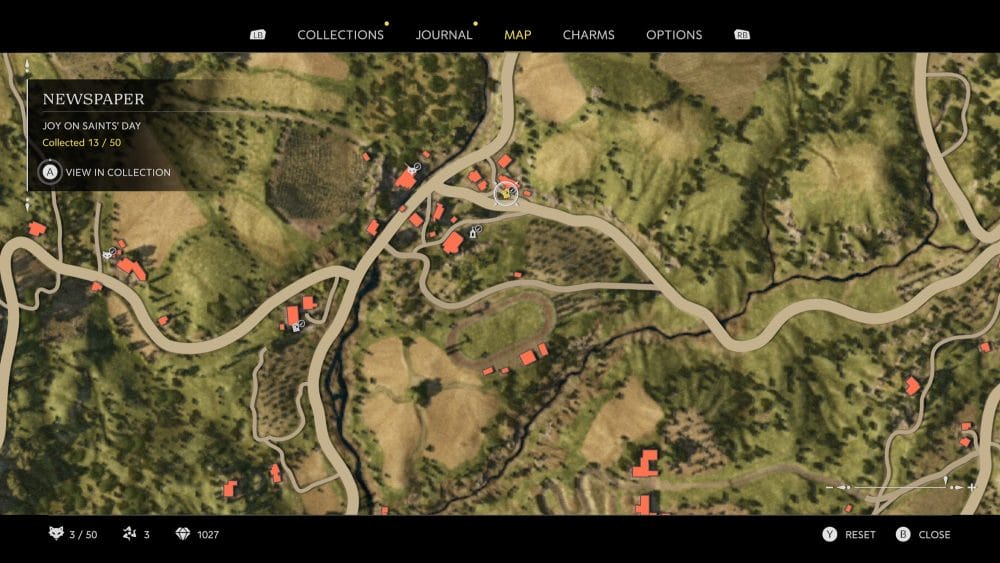Select the highlighted yellow newspaper map marker
This screenshot has width=1000, height=563.
coord(507,192)
